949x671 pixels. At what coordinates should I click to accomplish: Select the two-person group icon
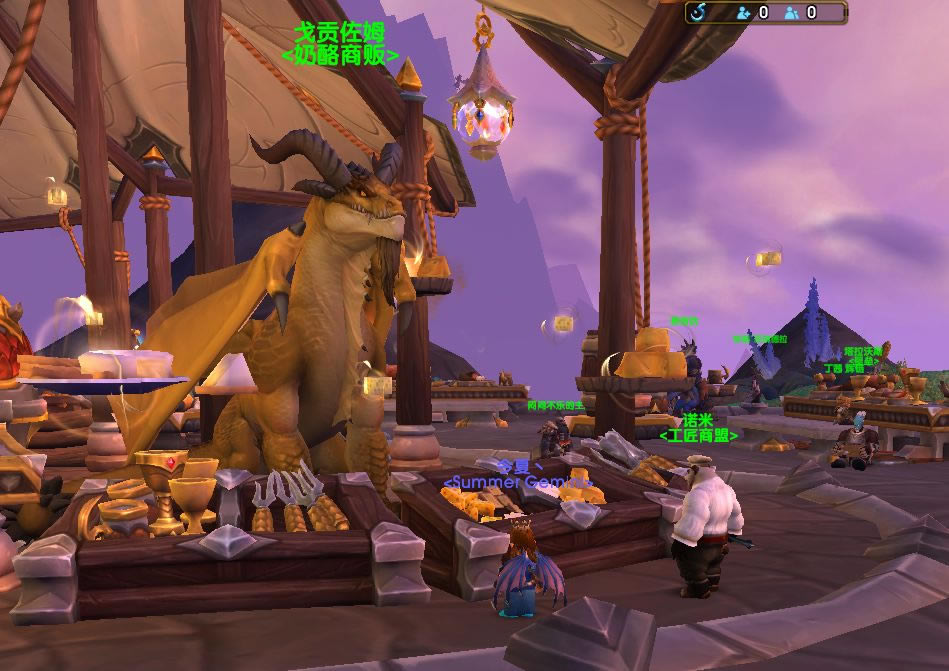[x=792, y=13]
